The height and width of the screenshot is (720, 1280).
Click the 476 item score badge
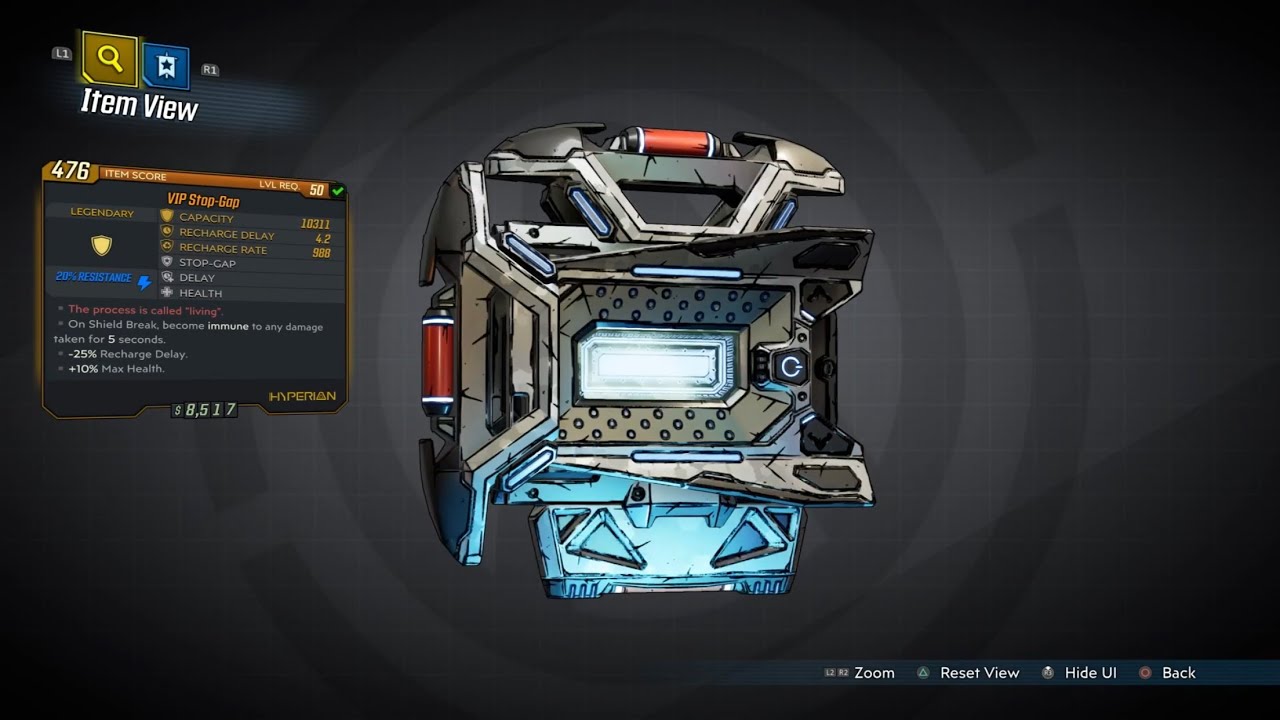(x=70, y=171)
